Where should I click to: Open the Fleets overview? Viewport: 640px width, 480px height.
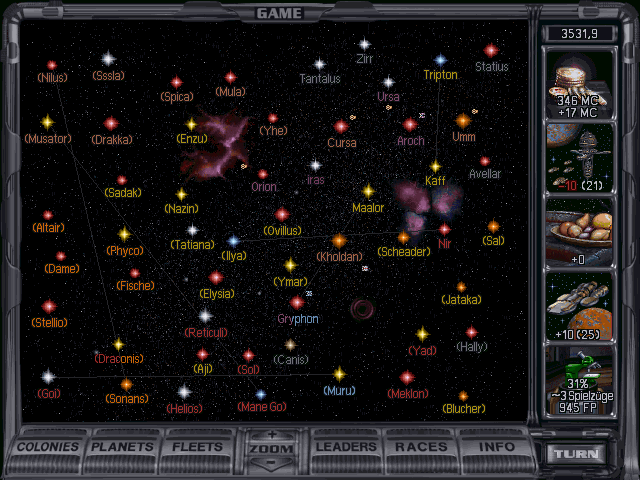(x=198, y=446)
